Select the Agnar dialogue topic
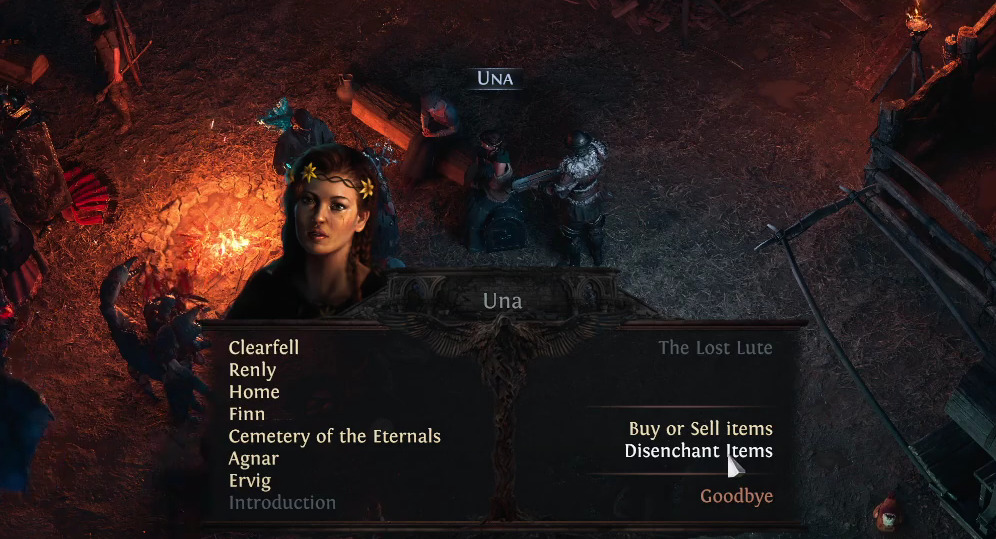The height and width of the screenshot is (539, 996). pyautogui.click(x=254, y=458)
